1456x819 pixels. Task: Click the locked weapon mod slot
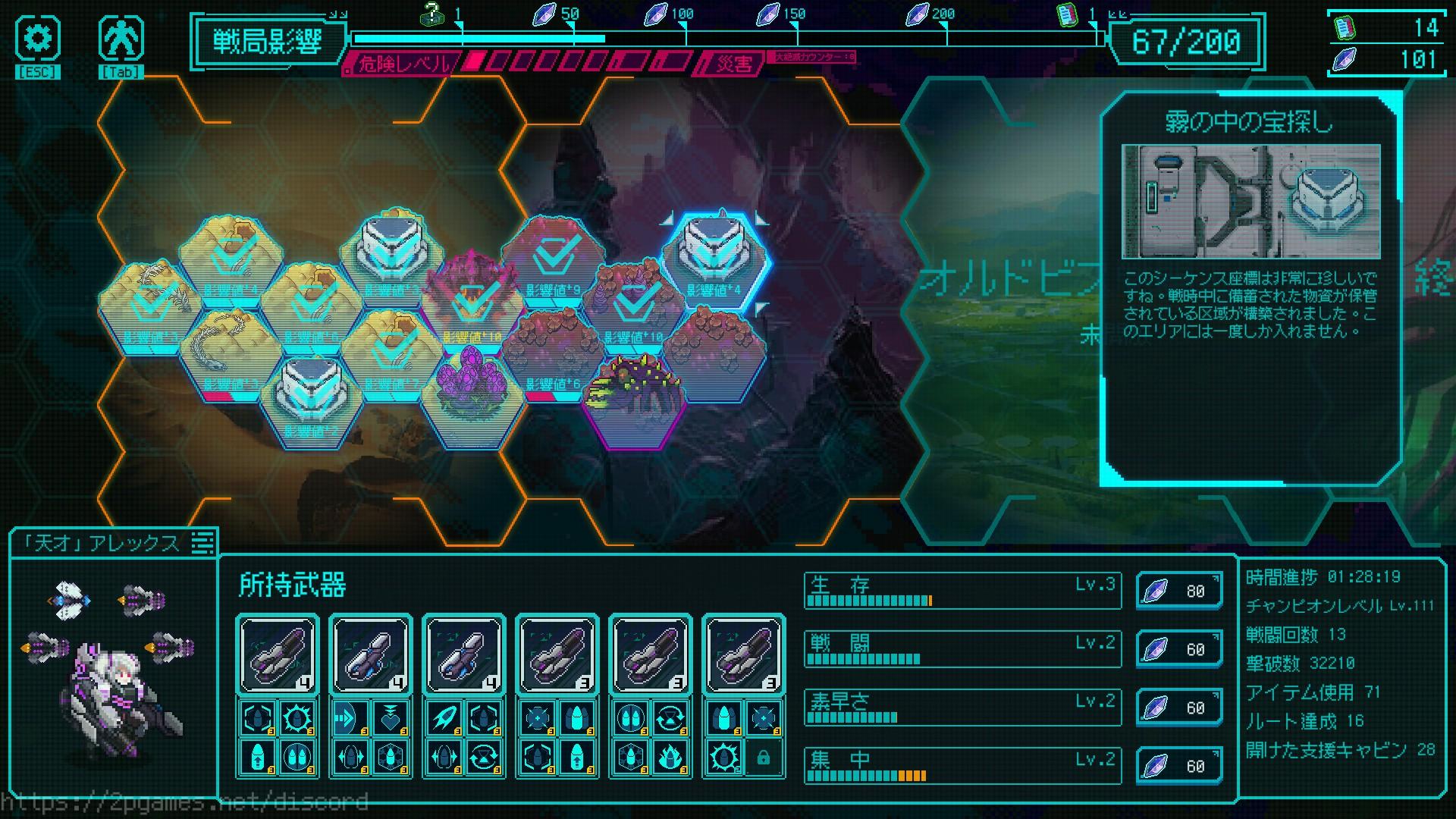tap(763, 757)
